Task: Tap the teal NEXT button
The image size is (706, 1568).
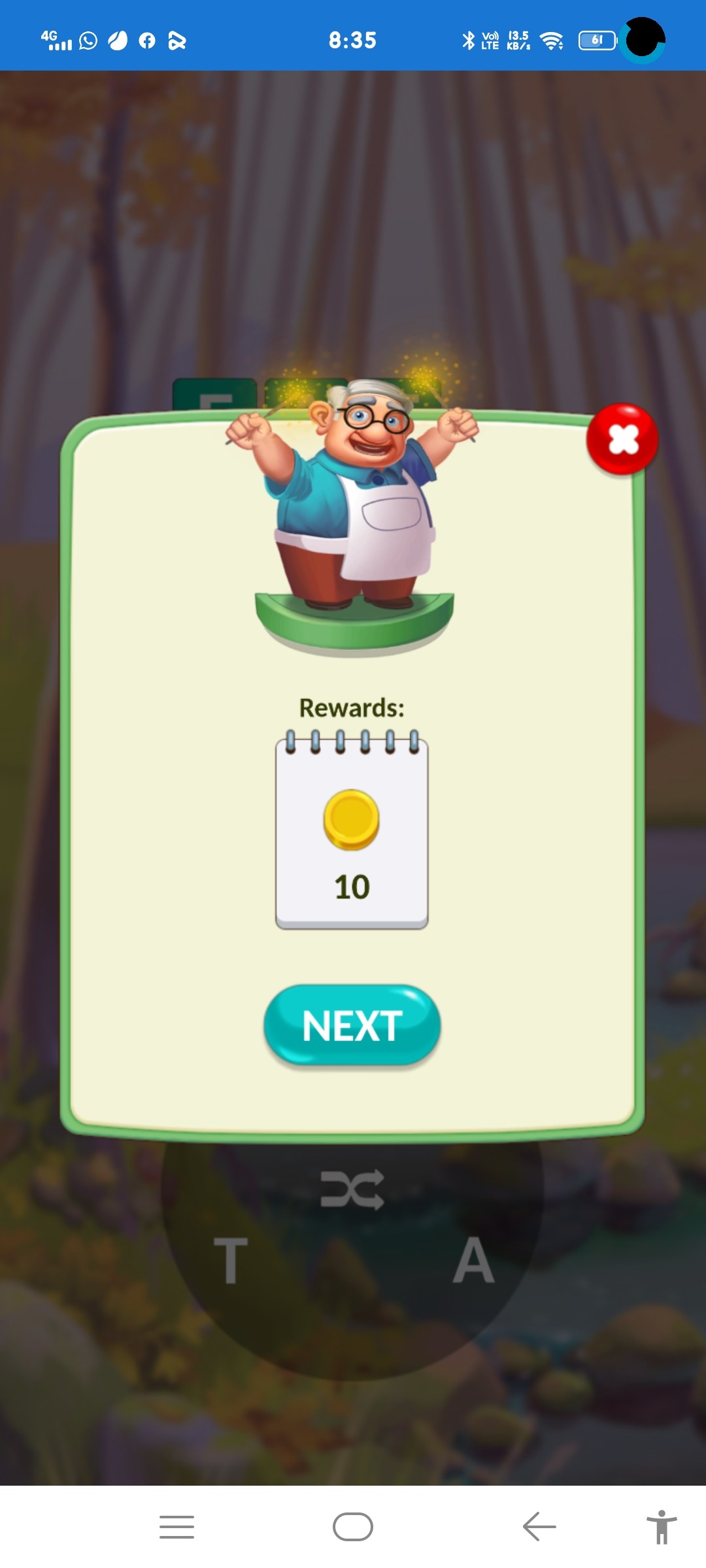Action: [352, 1024]
